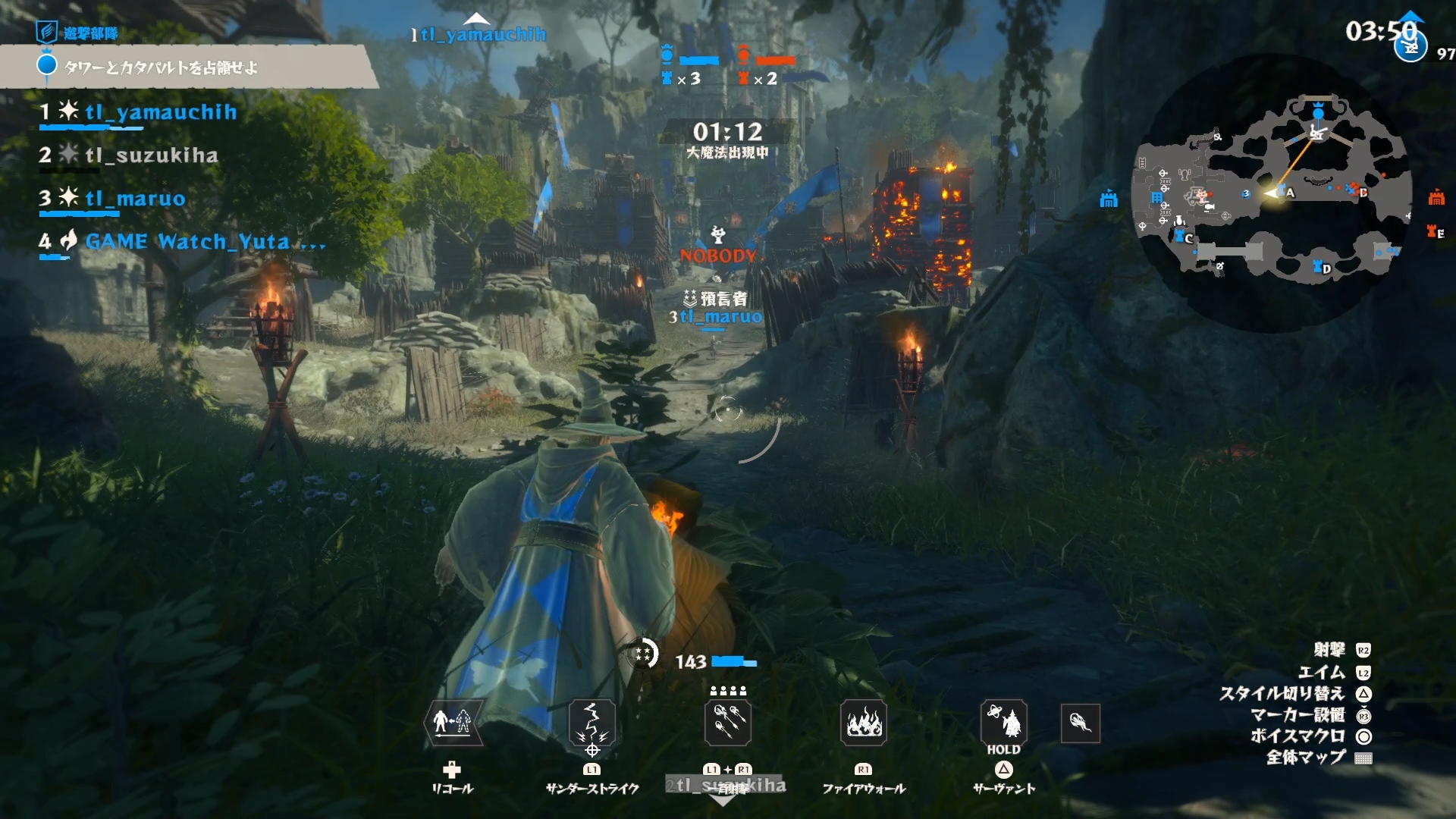Click the small comet icon beside Servant

tap(1080, 722)
